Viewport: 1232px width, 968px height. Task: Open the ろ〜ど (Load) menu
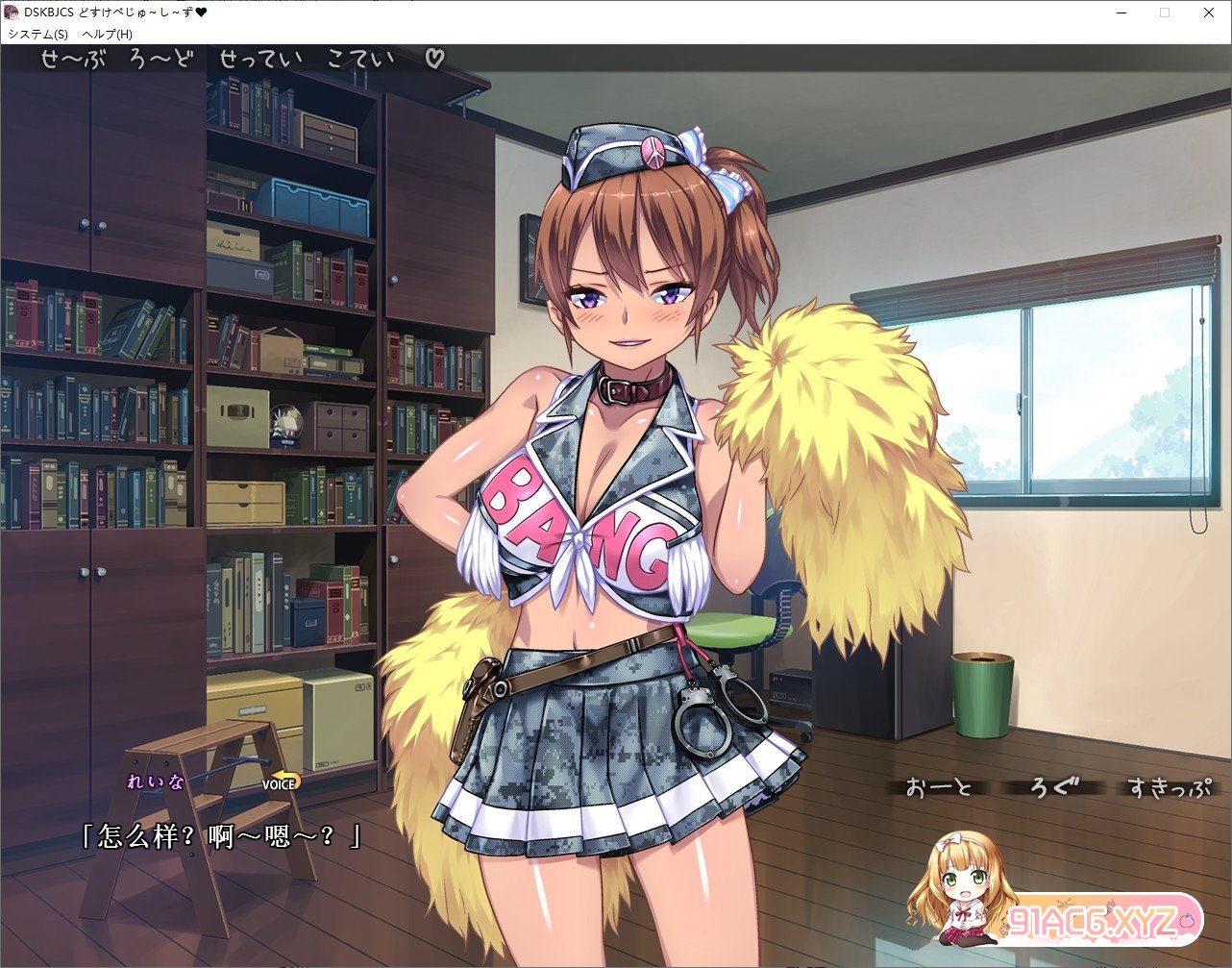[x=160, y=59]
